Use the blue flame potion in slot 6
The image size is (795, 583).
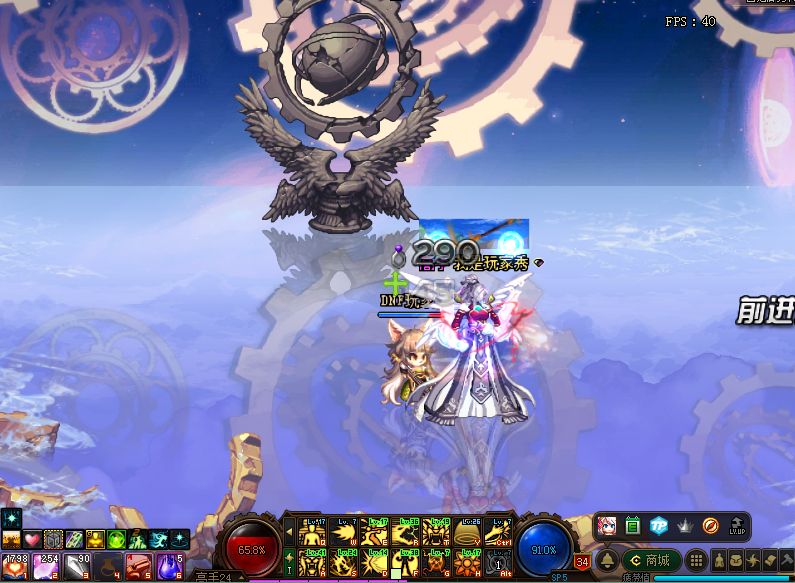click(x=168, y=567)
